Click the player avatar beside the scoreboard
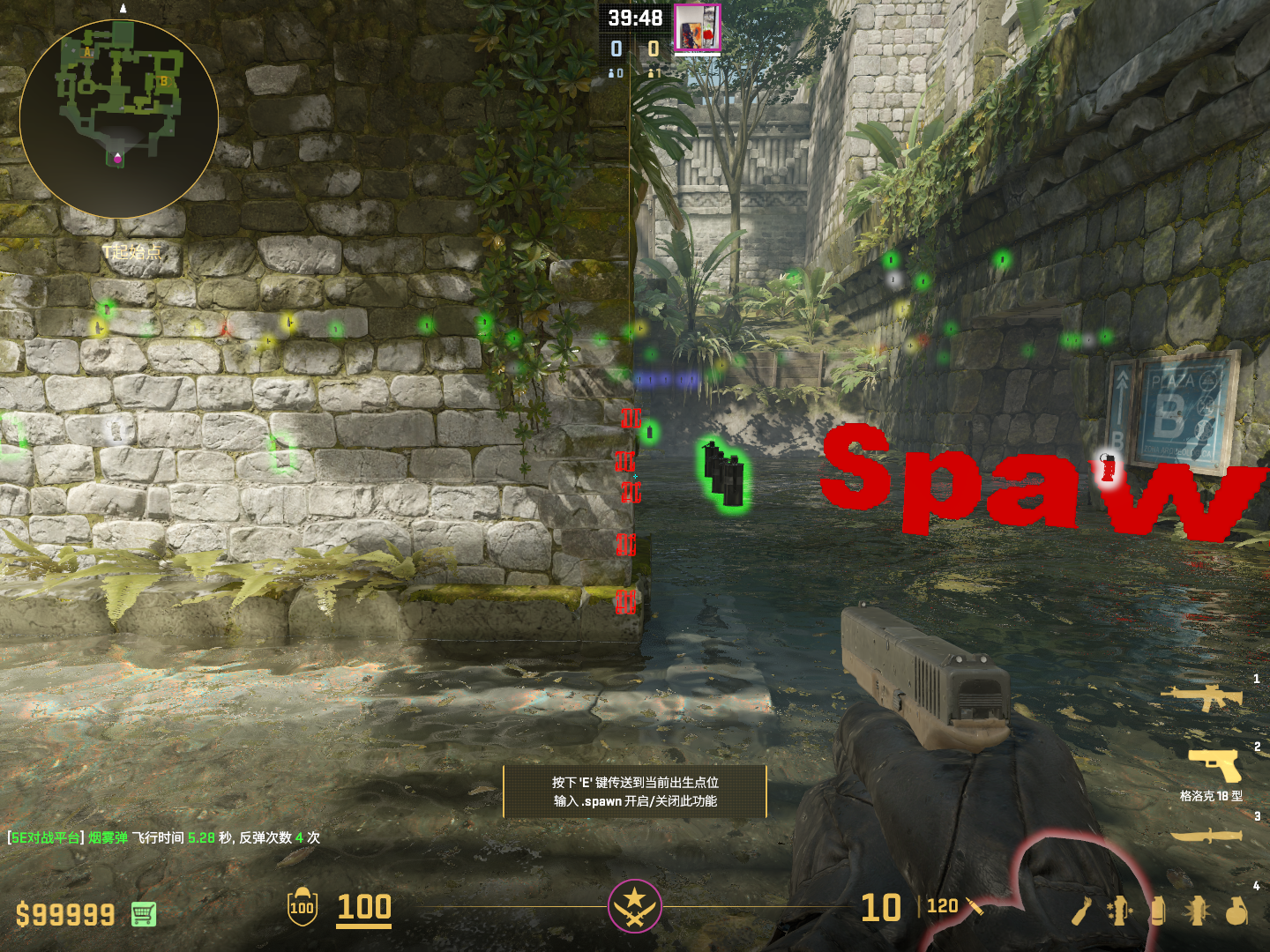The width and height of the screenshot is (1270, 952). click(697, 28)
